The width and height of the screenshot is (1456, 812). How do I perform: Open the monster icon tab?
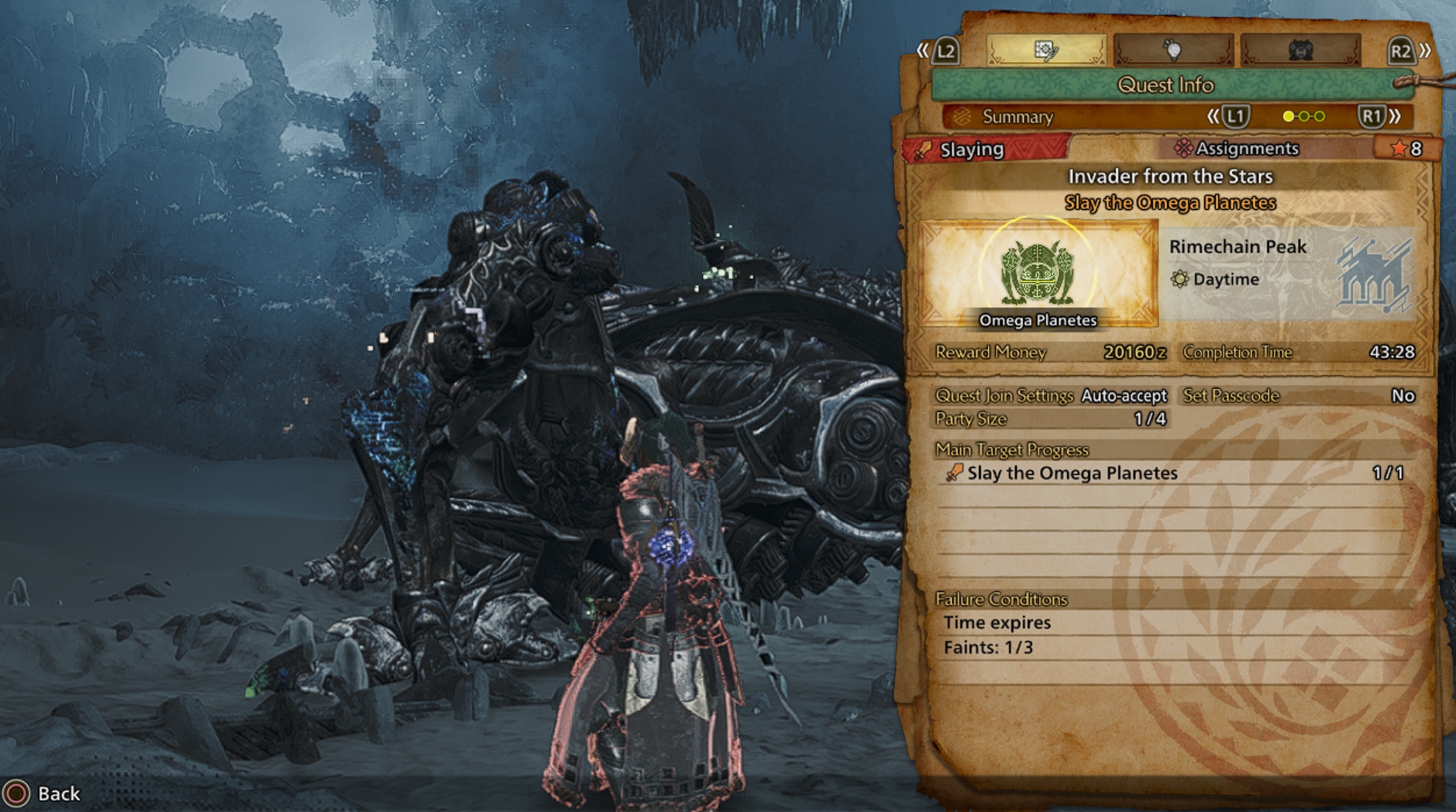tap(1300, 51)
